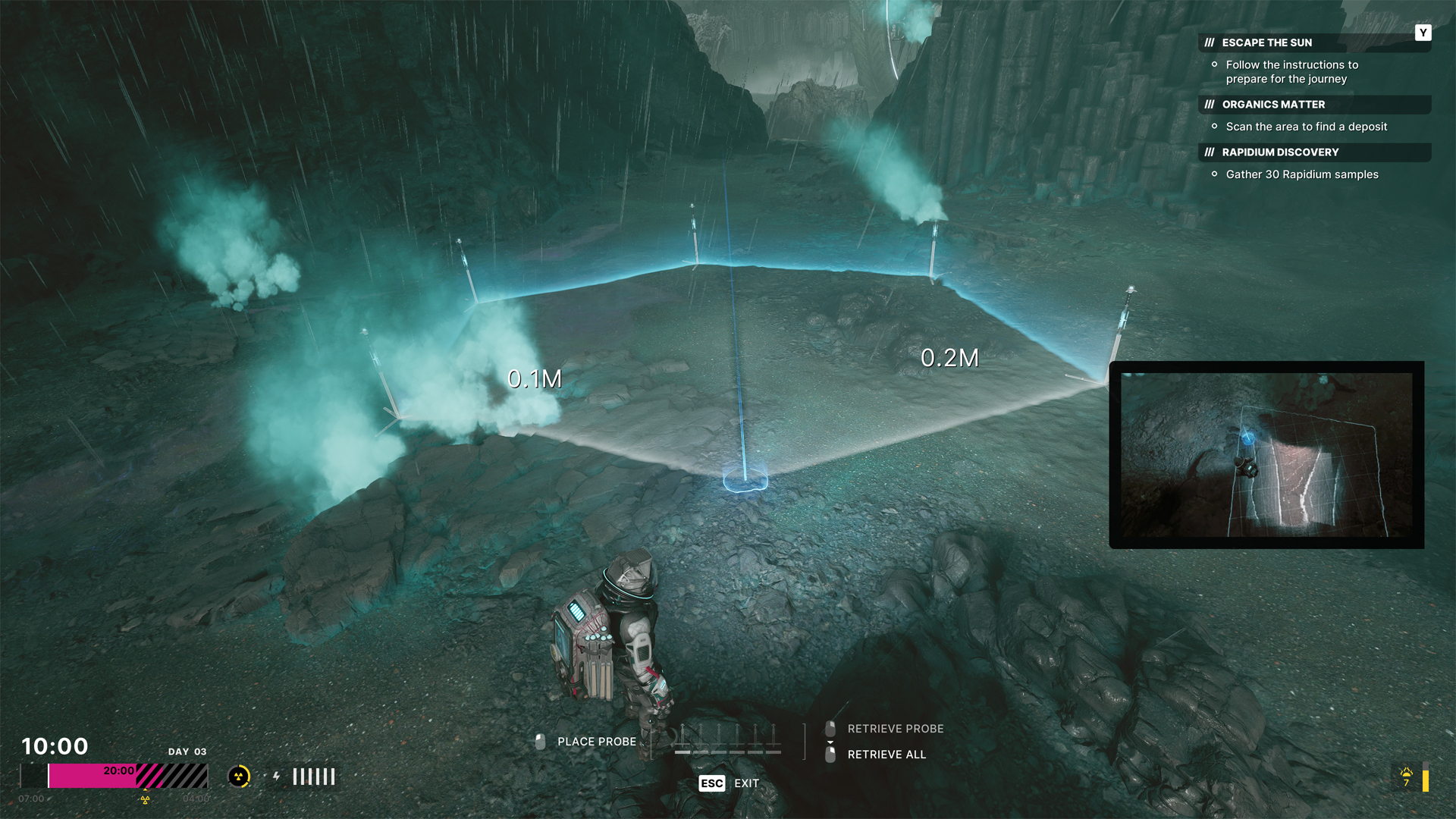Click the probe inventory rack

coord(727,739)
